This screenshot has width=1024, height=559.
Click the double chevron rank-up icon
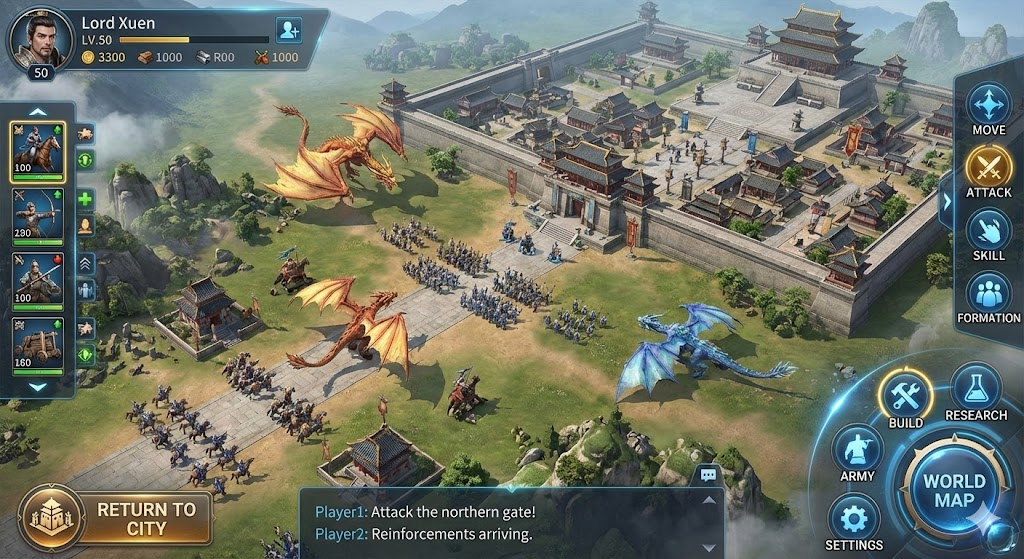pos(85,264)
